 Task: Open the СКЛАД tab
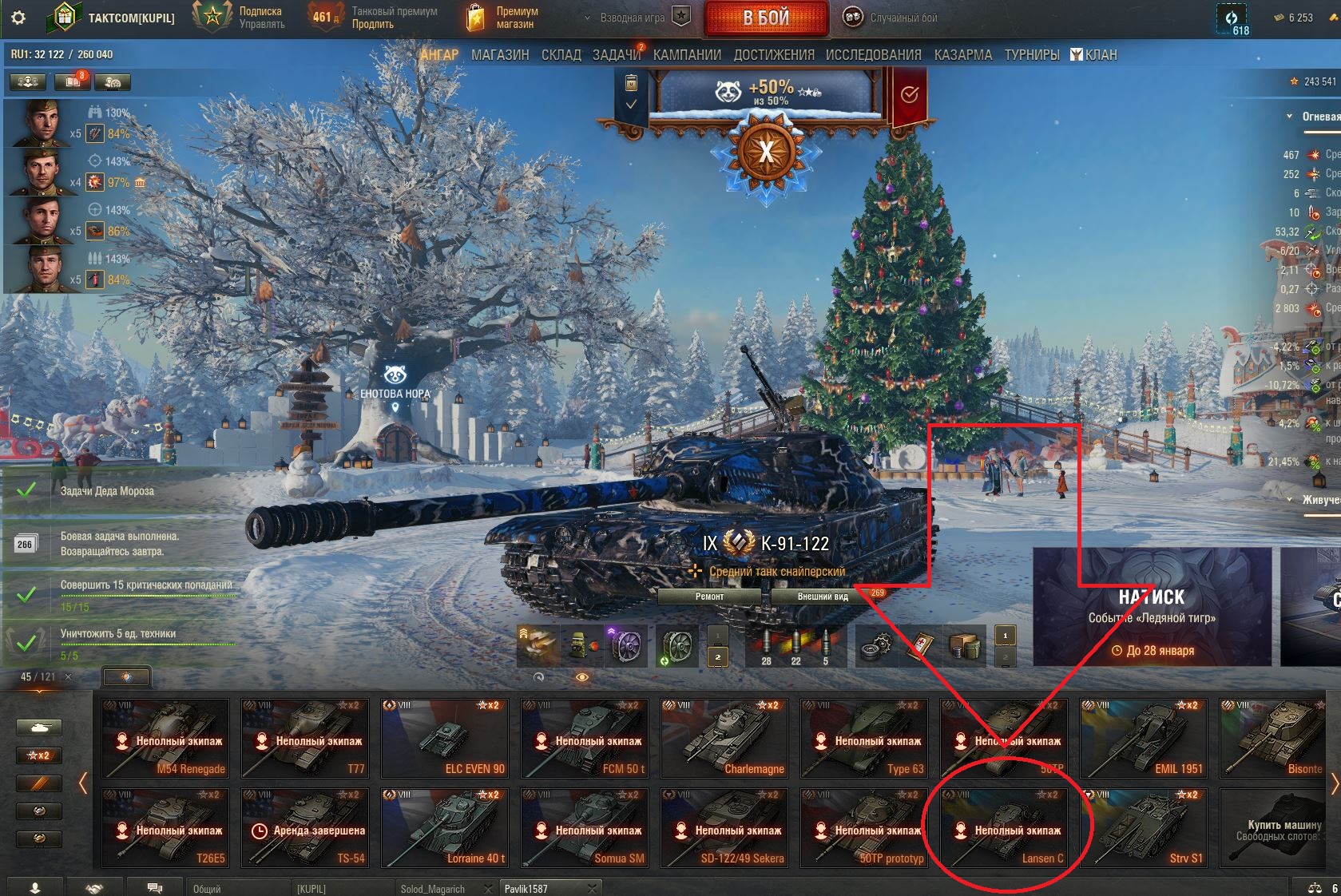point(561,55)
